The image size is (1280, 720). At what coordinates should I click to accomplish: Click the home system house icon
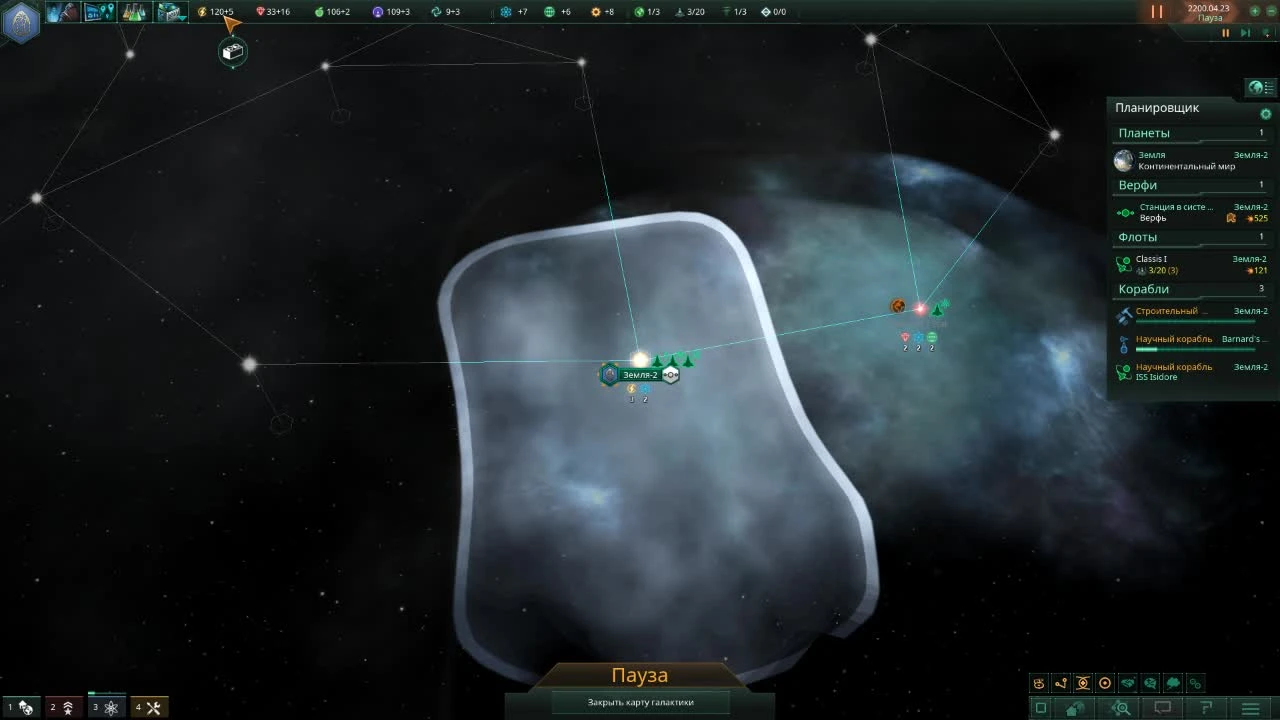pyautogui.click(x=1072, y=707)
